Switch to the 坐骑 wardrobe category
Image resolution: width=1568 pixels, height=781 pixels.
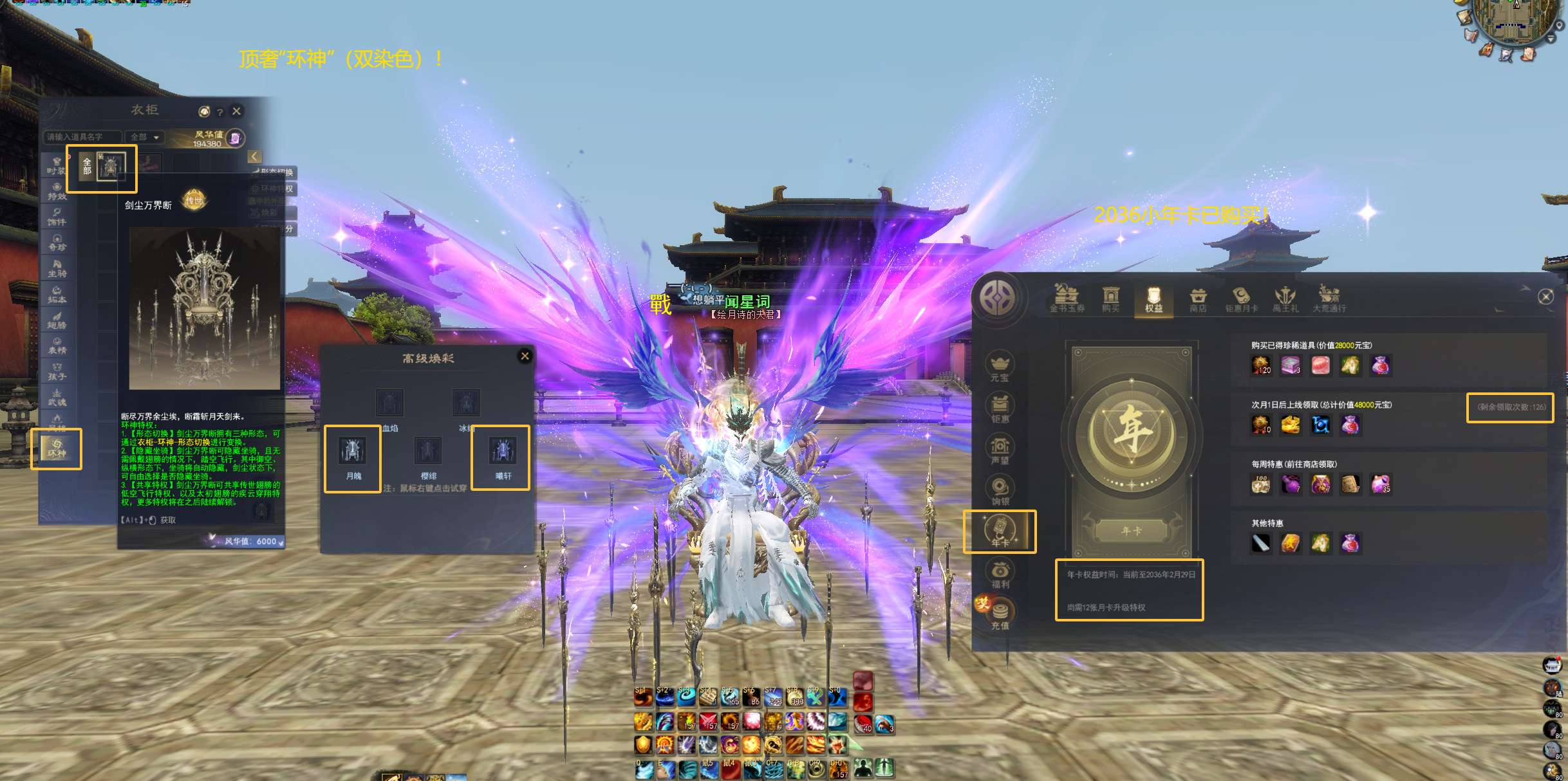[57, 268]
